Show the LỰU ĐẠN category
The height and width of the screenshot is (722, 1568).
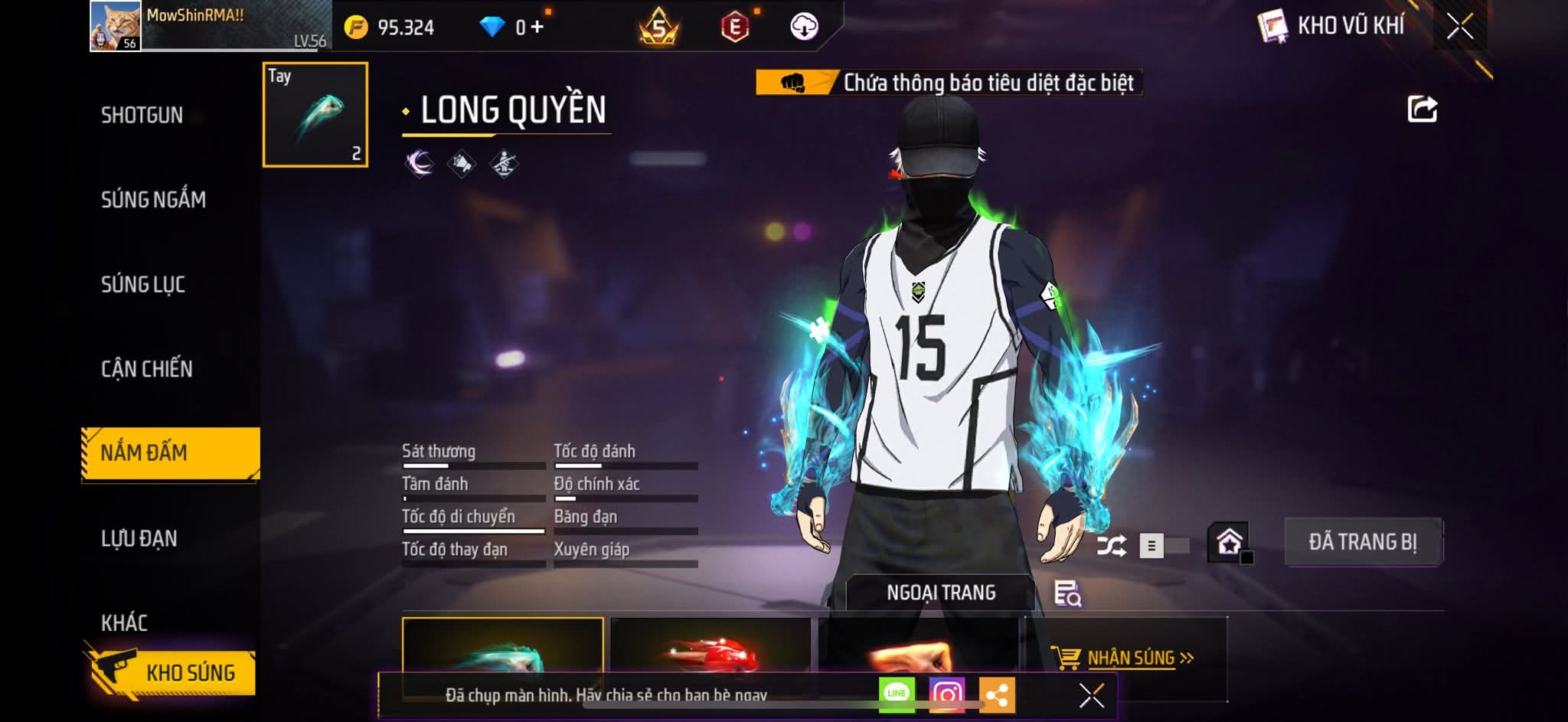click(x=139, y=538)
